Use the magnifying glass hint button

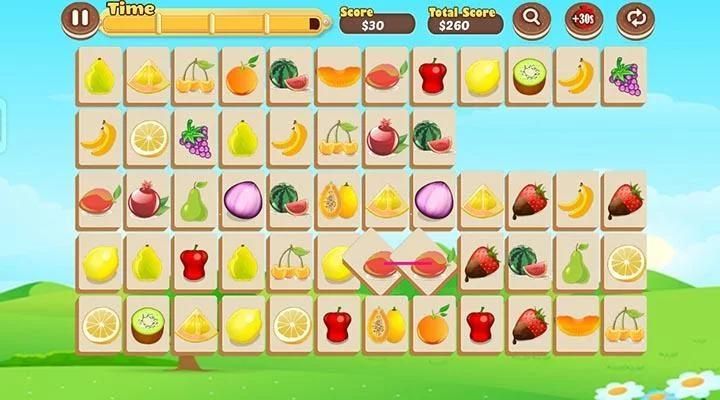531,17
